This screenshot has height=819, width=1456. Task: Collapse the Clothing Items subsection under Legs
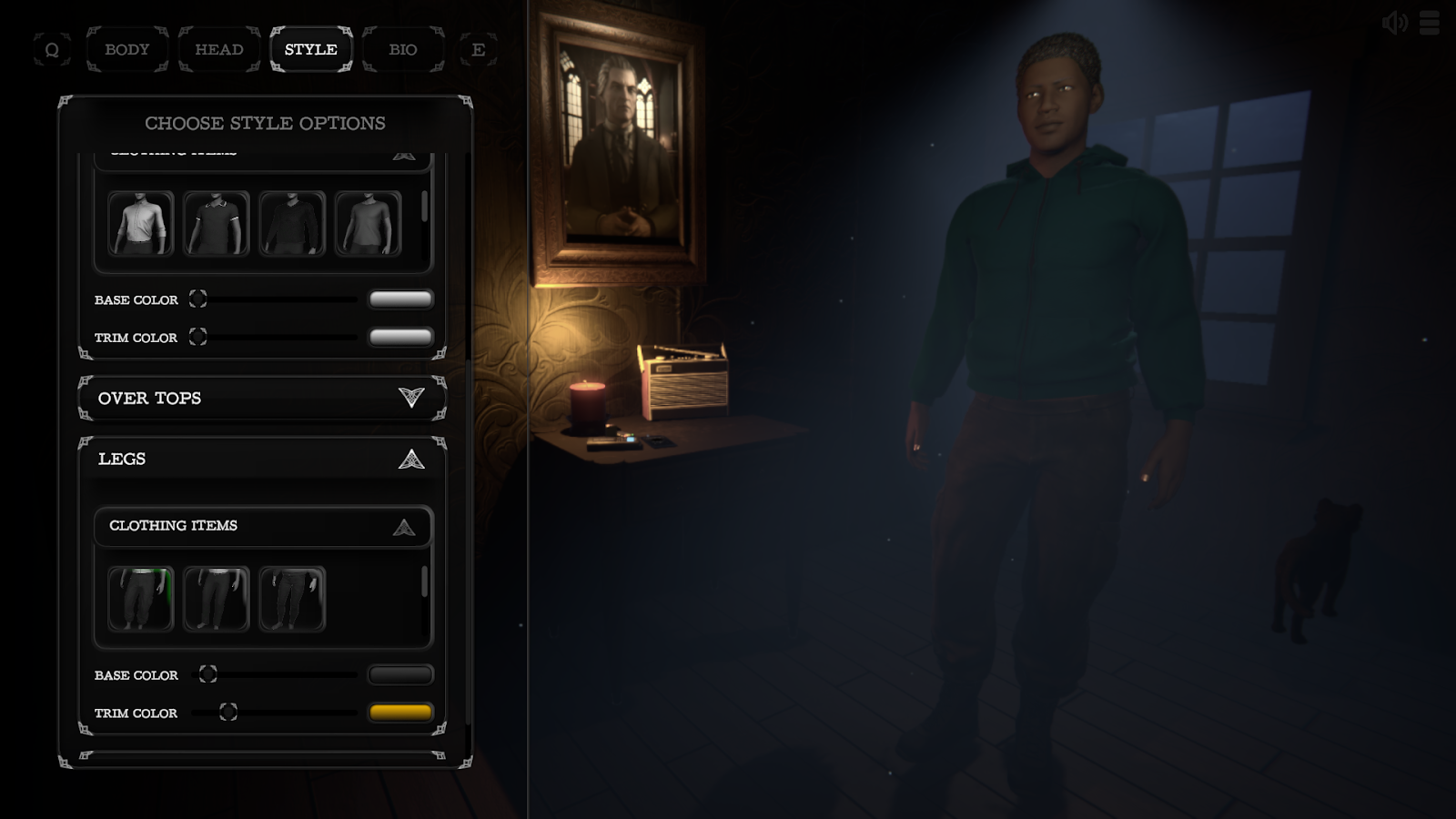coord(403,526)
